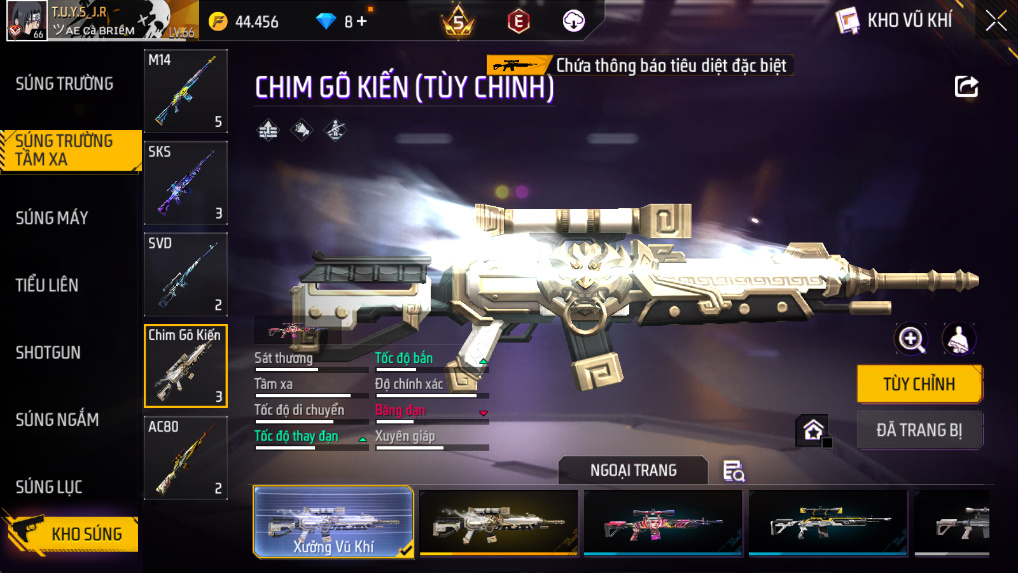Open the Shotgun category

(48, 353)
